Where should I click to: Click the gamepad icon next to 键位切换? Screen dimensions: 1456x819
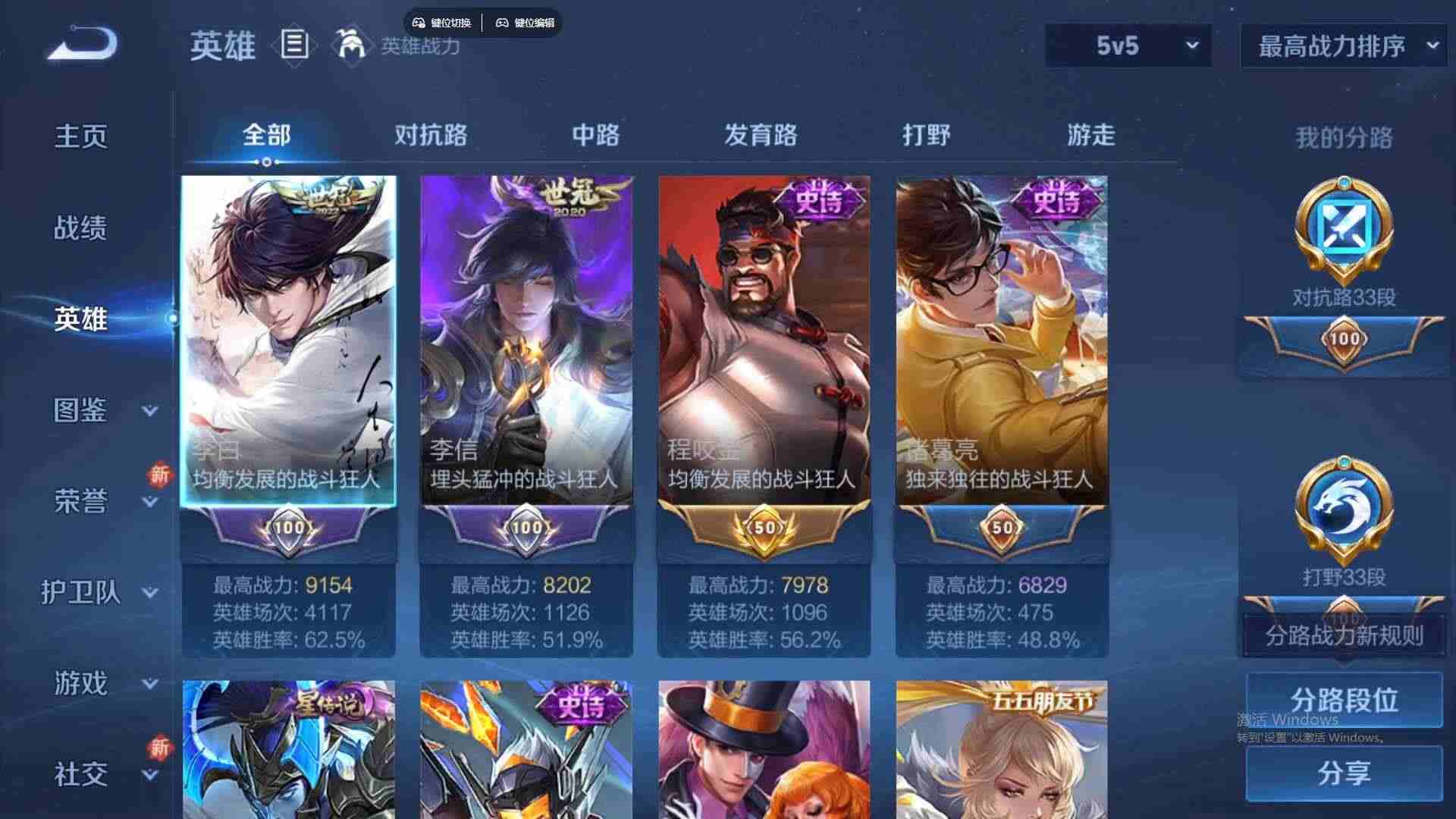click(x=418, y=22)
